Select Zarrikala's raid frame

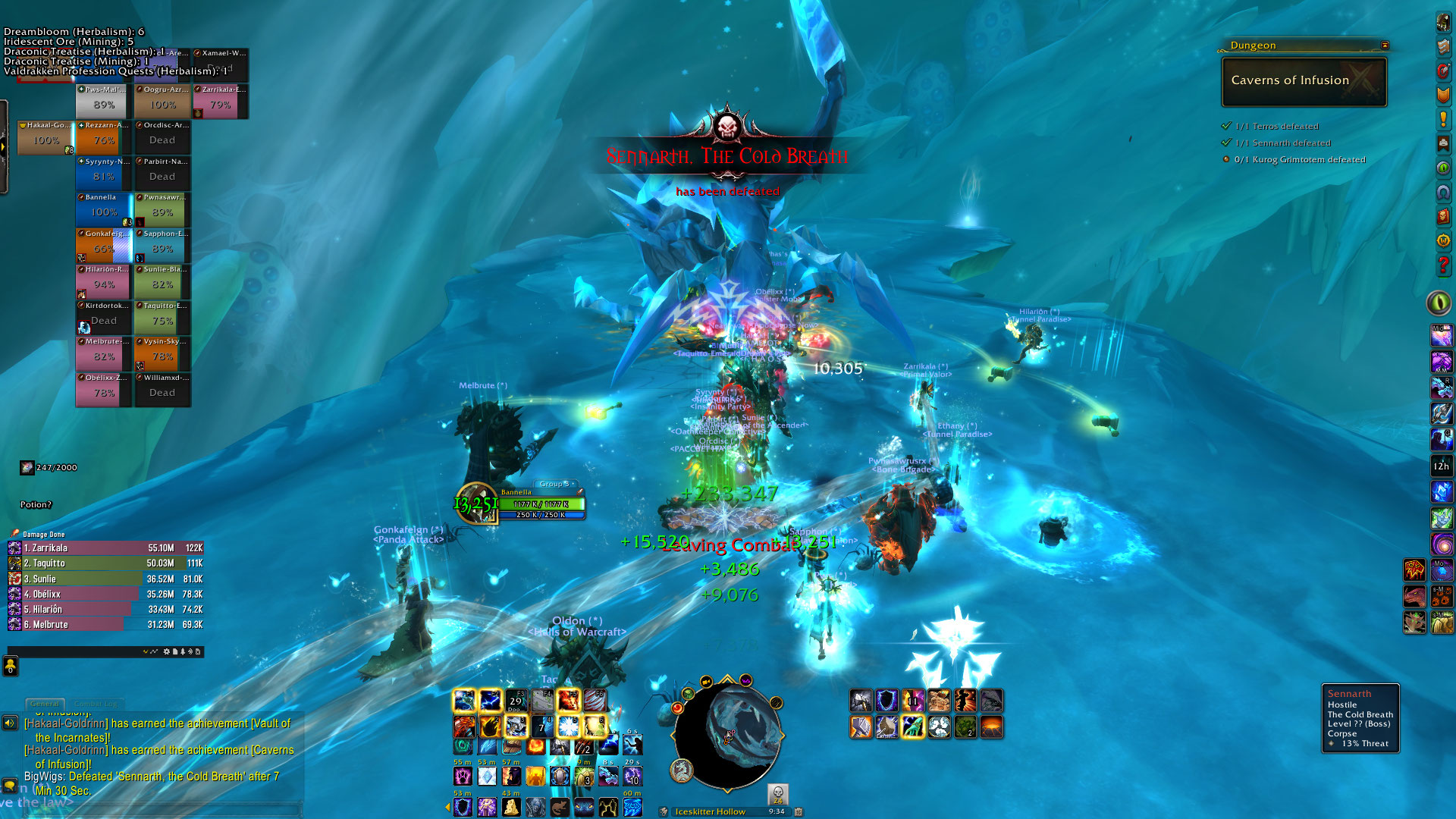221,101
